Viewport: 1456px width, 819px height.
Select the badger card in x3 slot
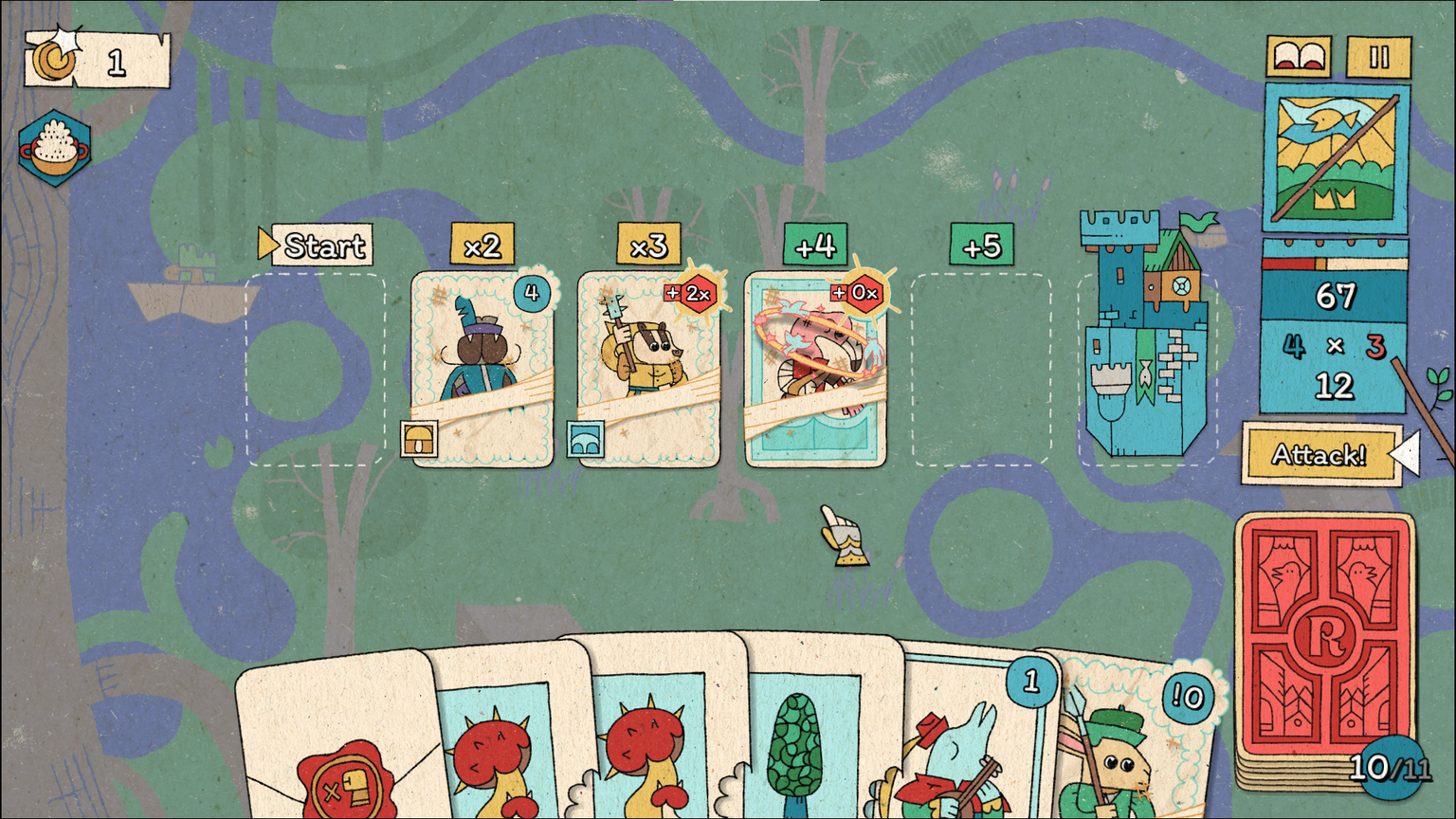pos(648,370)
